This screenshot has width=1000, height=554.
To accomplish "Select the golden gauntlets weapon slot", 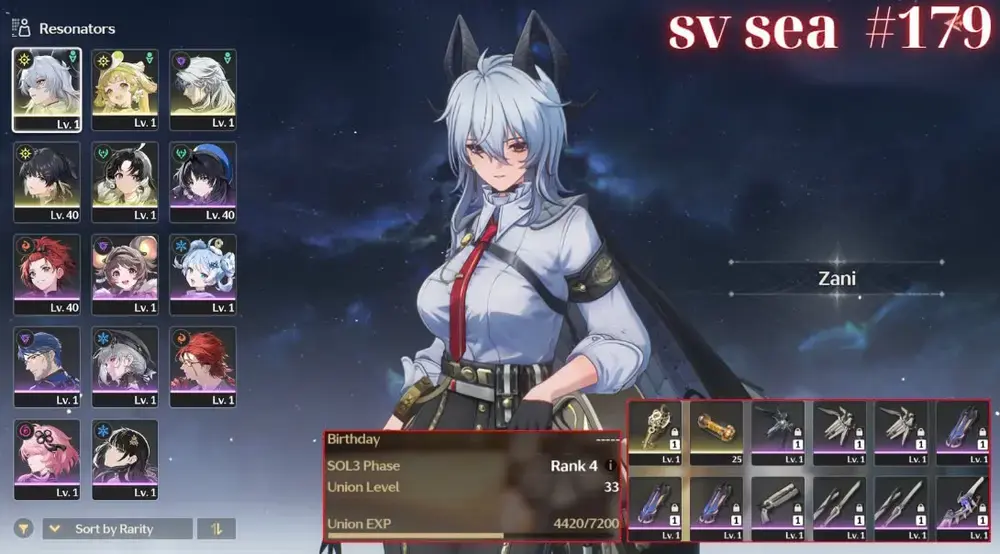I will [x=654, y=431].
